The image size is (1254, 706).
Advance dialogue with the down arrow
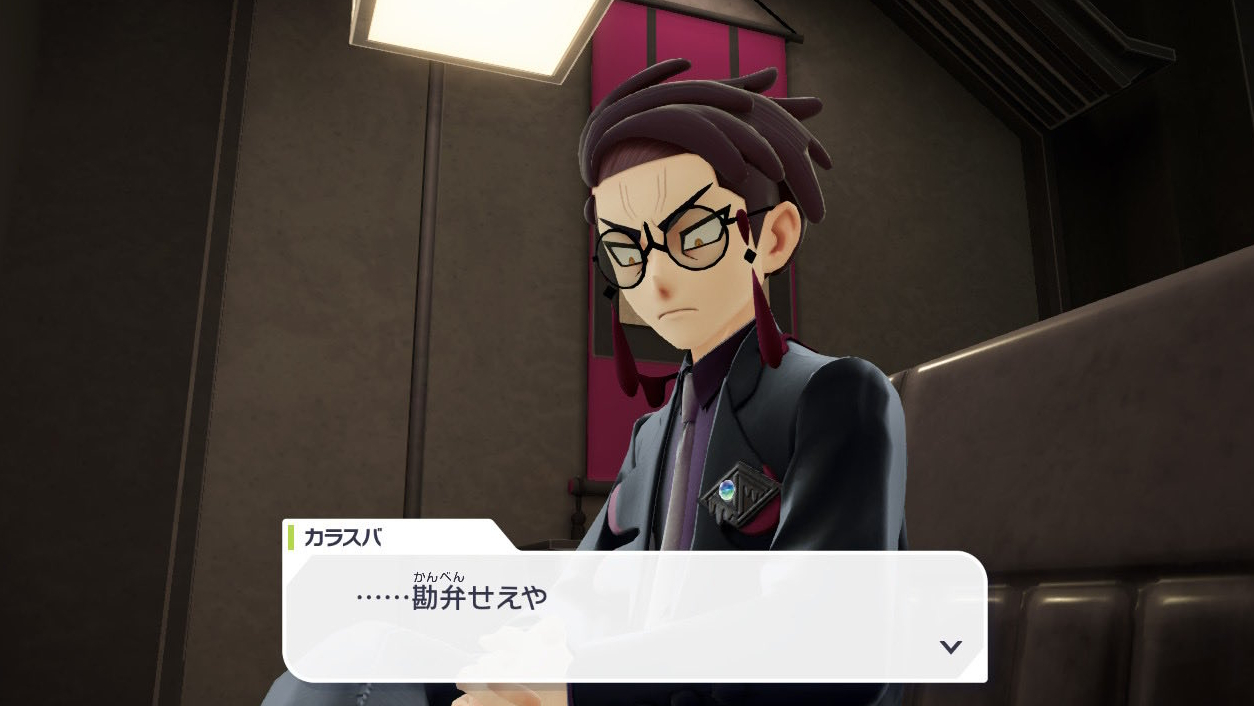[950, 647]
